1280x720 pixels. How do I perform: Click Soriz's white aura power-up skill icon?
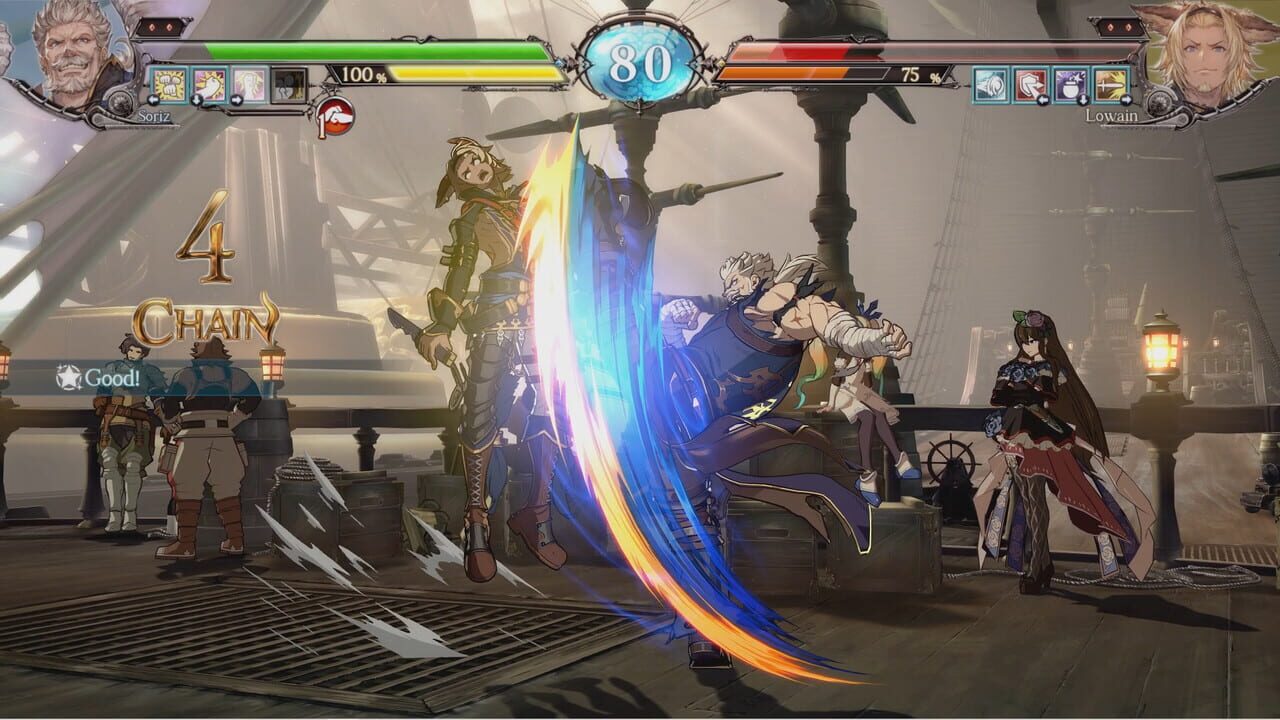[248, 84]
